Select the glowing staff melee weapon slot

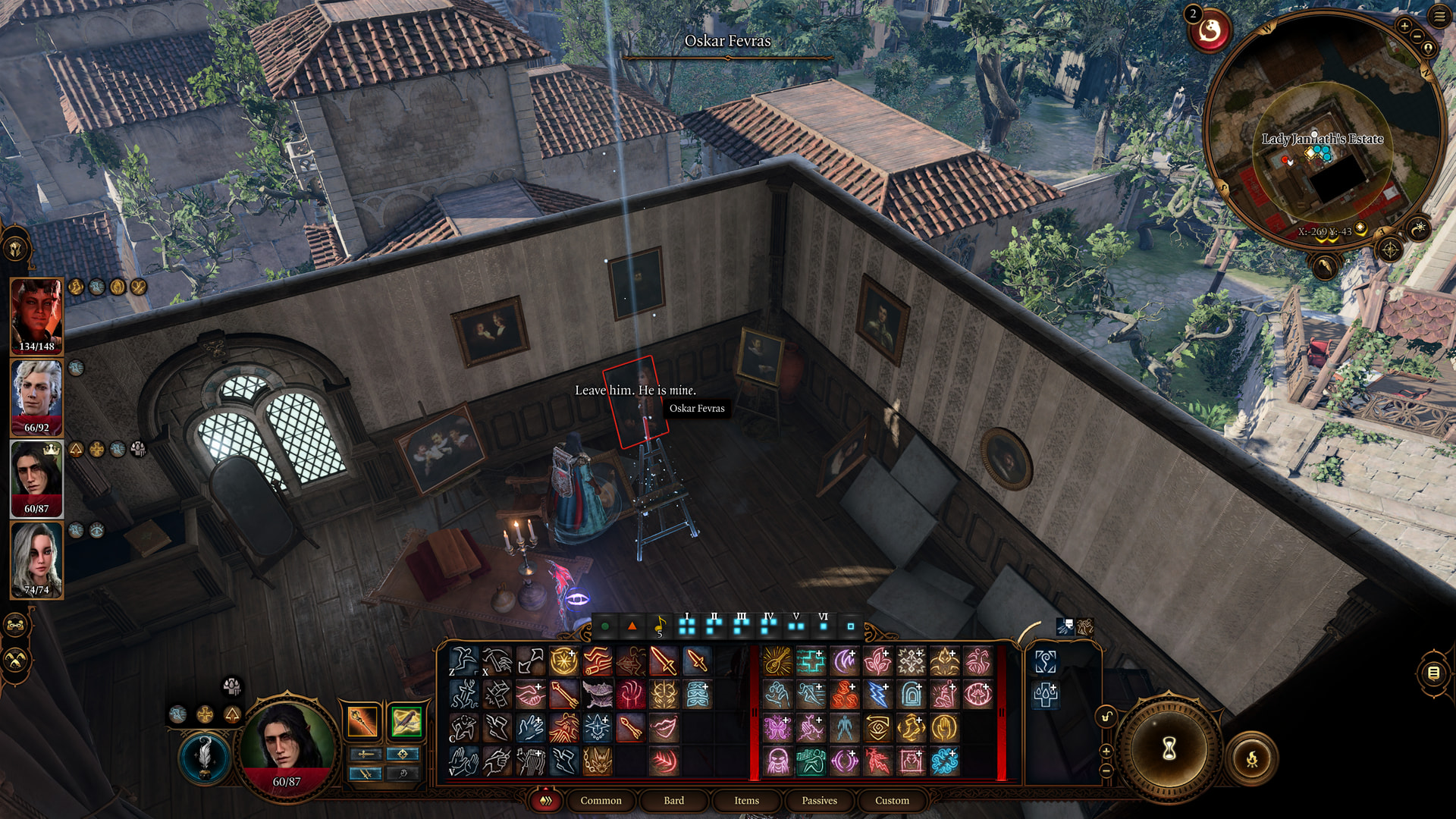point(362,722)
